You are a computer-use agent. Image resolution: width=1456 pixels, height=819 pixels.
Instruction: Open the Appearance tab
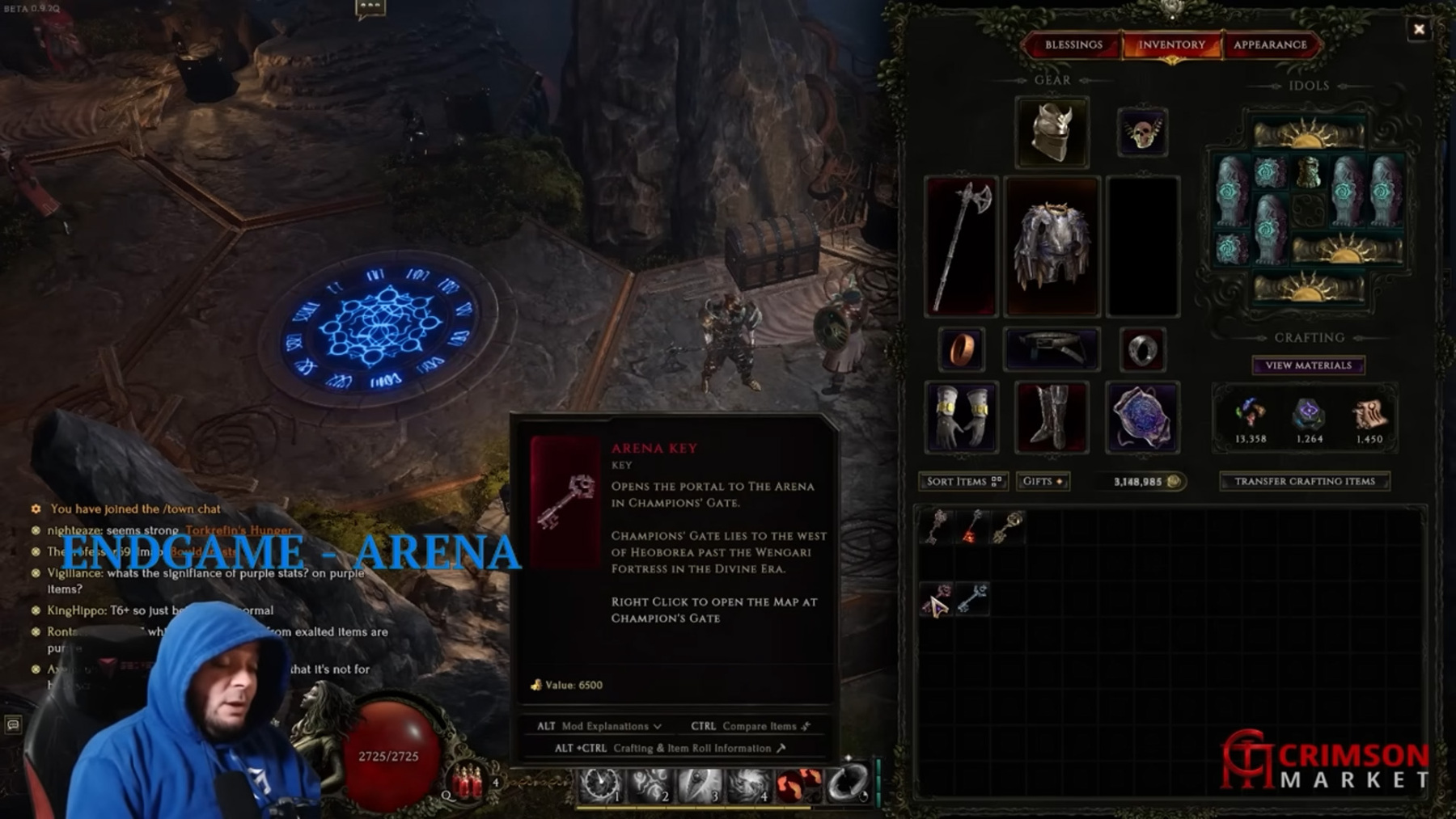tap(1269, 45)
